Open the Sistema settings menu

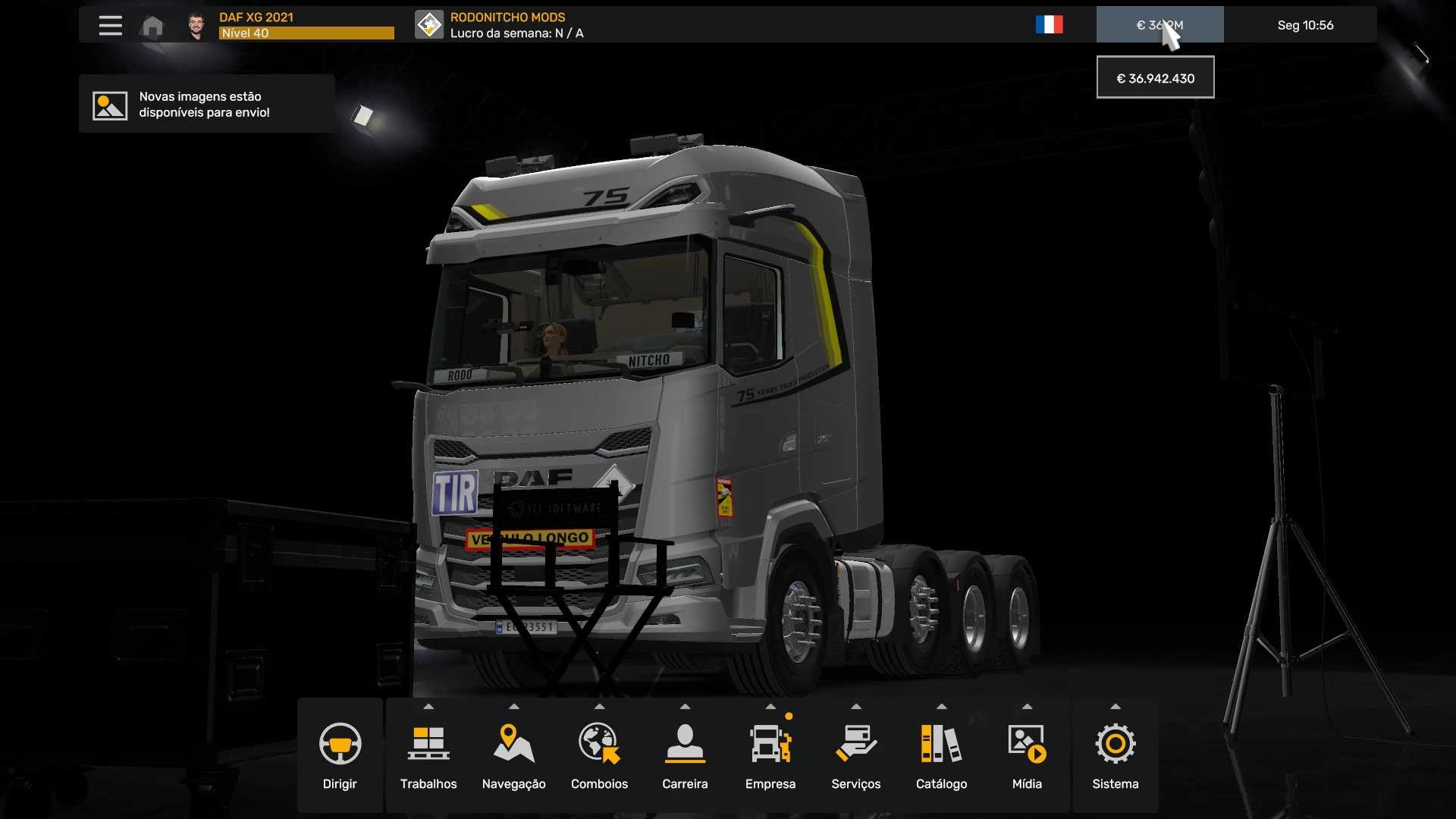click(1115, 755)
